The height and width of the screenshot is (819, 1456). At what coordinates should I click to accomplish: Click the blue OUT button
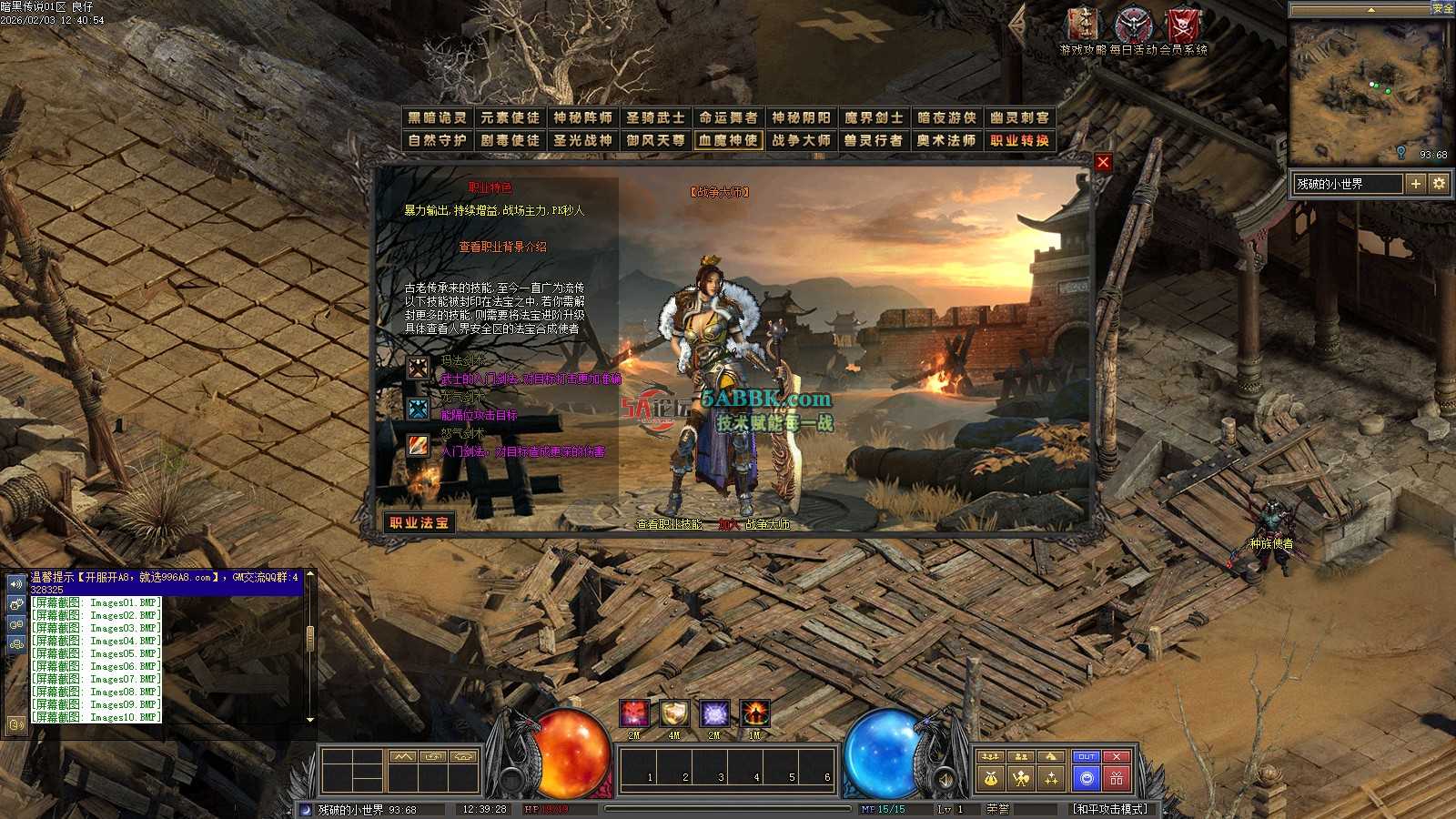coord(1087,756)
